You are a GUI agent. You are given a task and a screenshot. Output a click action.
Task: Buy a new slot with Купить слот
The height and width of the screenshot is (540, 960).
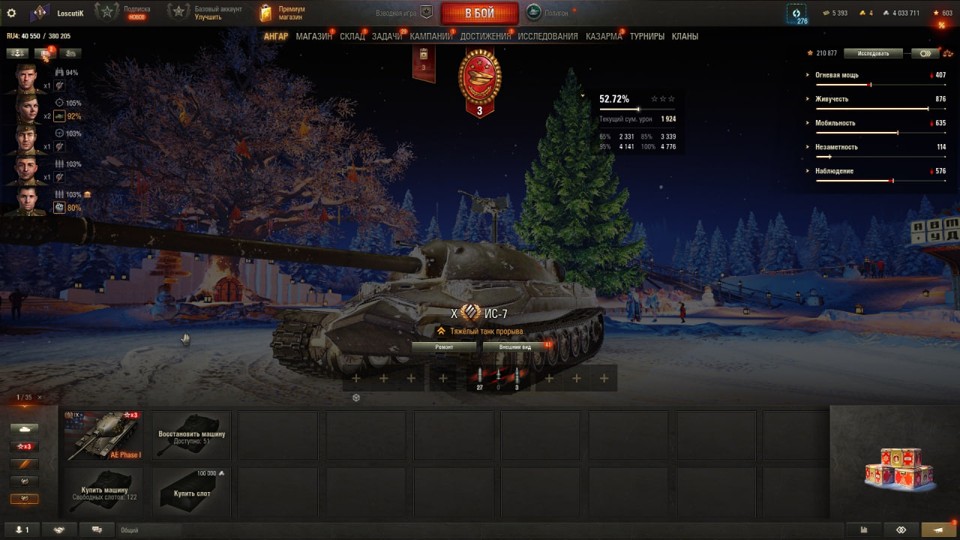click(192, 491)
